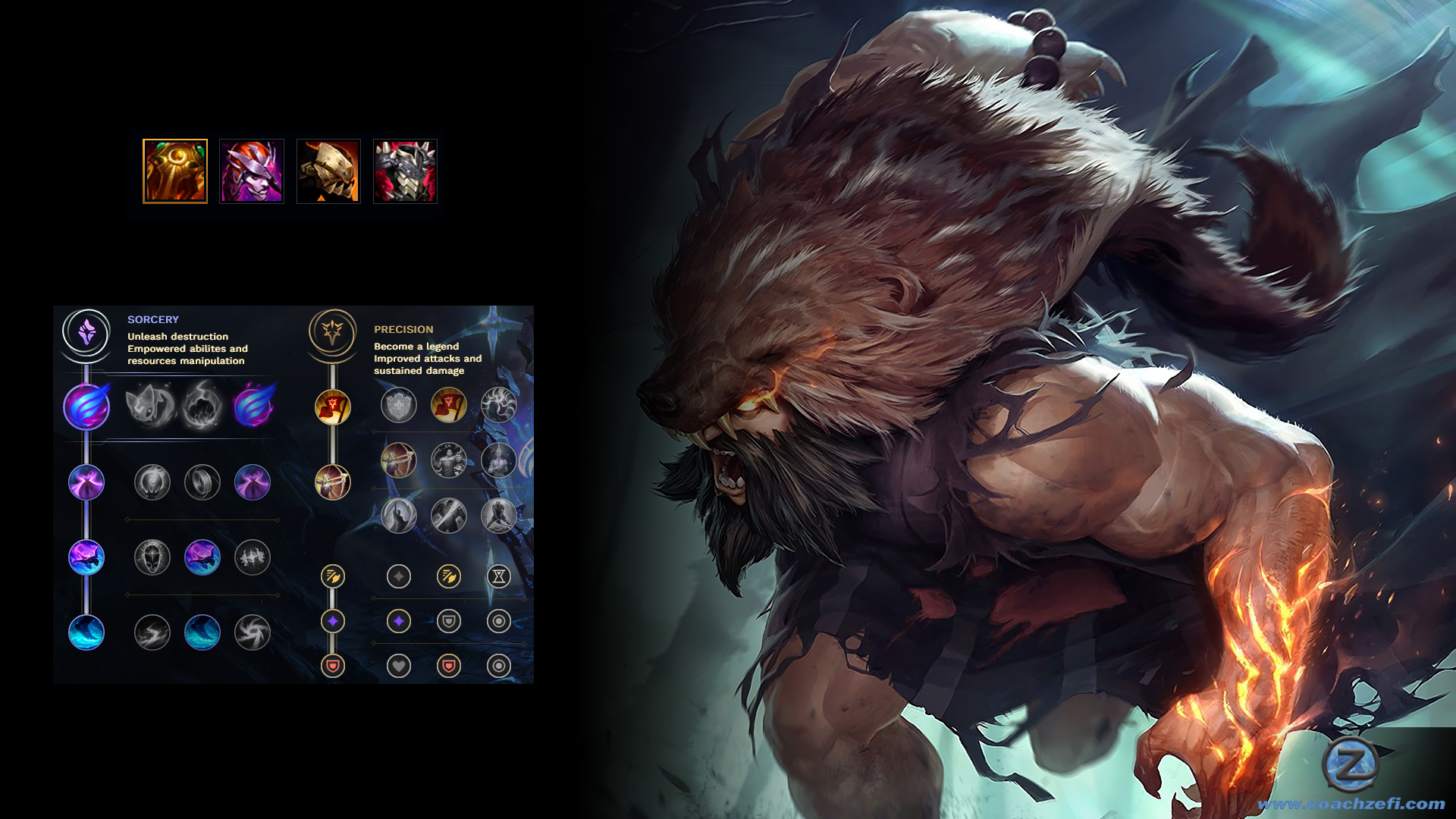
Task: Select the greyed shield rune beside Triumph
Action: tap(399, 406)
